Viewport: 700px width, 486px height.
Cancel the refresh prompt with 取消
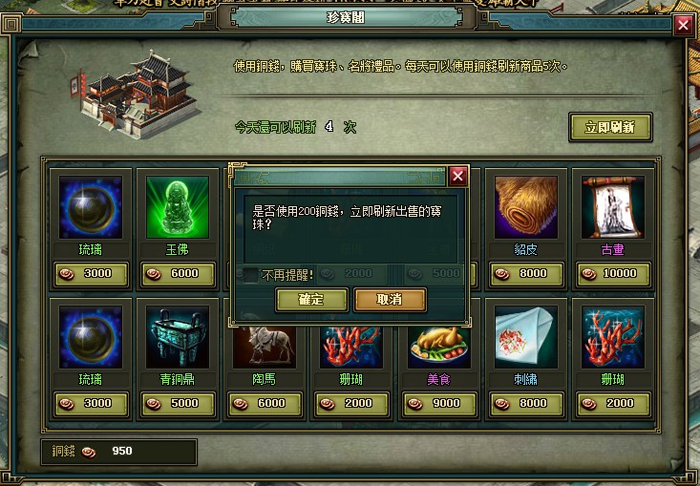pyautogui.click(x=389, y=299)
